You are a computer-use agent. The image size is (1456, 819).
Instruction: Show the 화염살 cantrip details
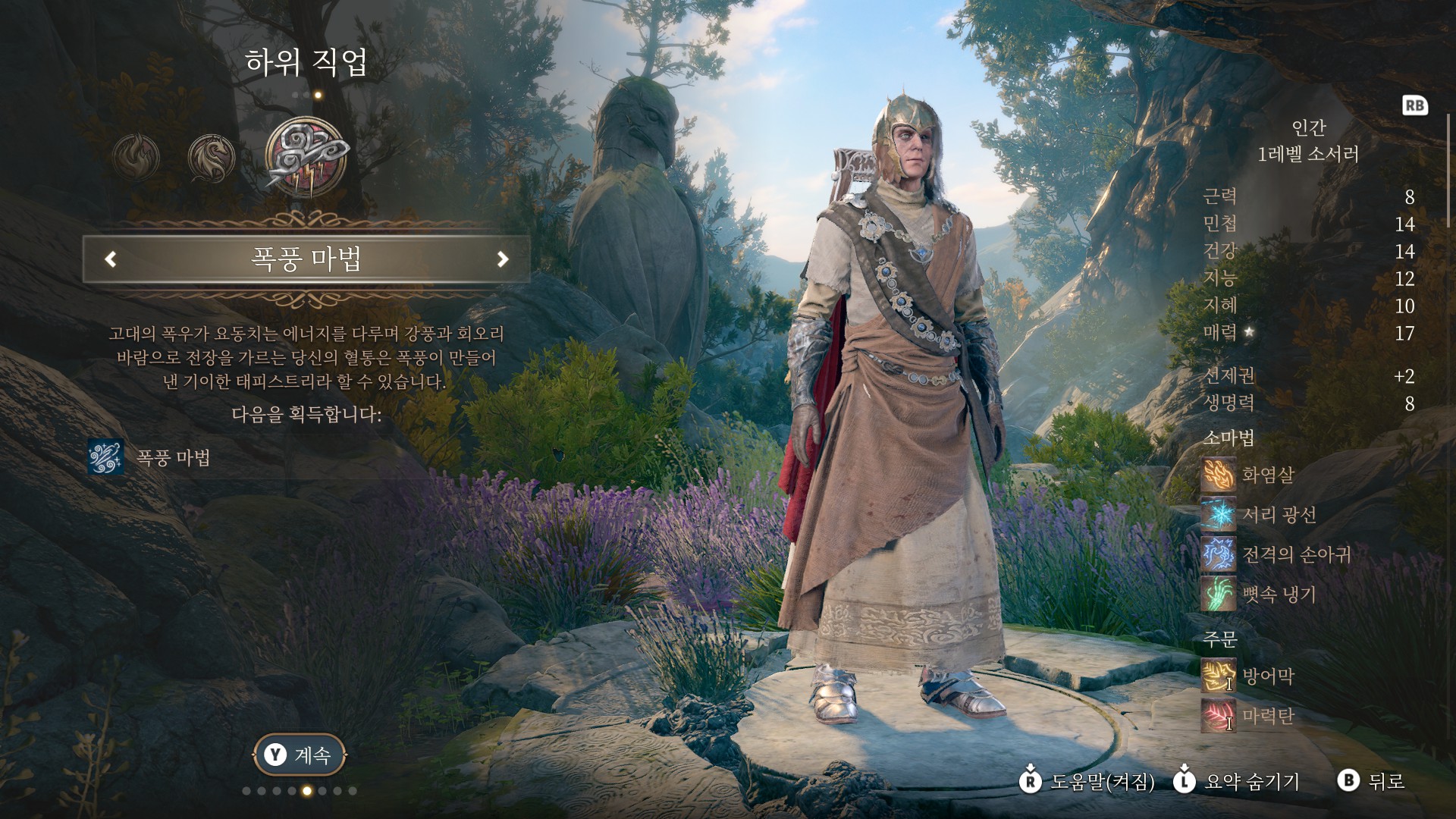(1266, 475)
